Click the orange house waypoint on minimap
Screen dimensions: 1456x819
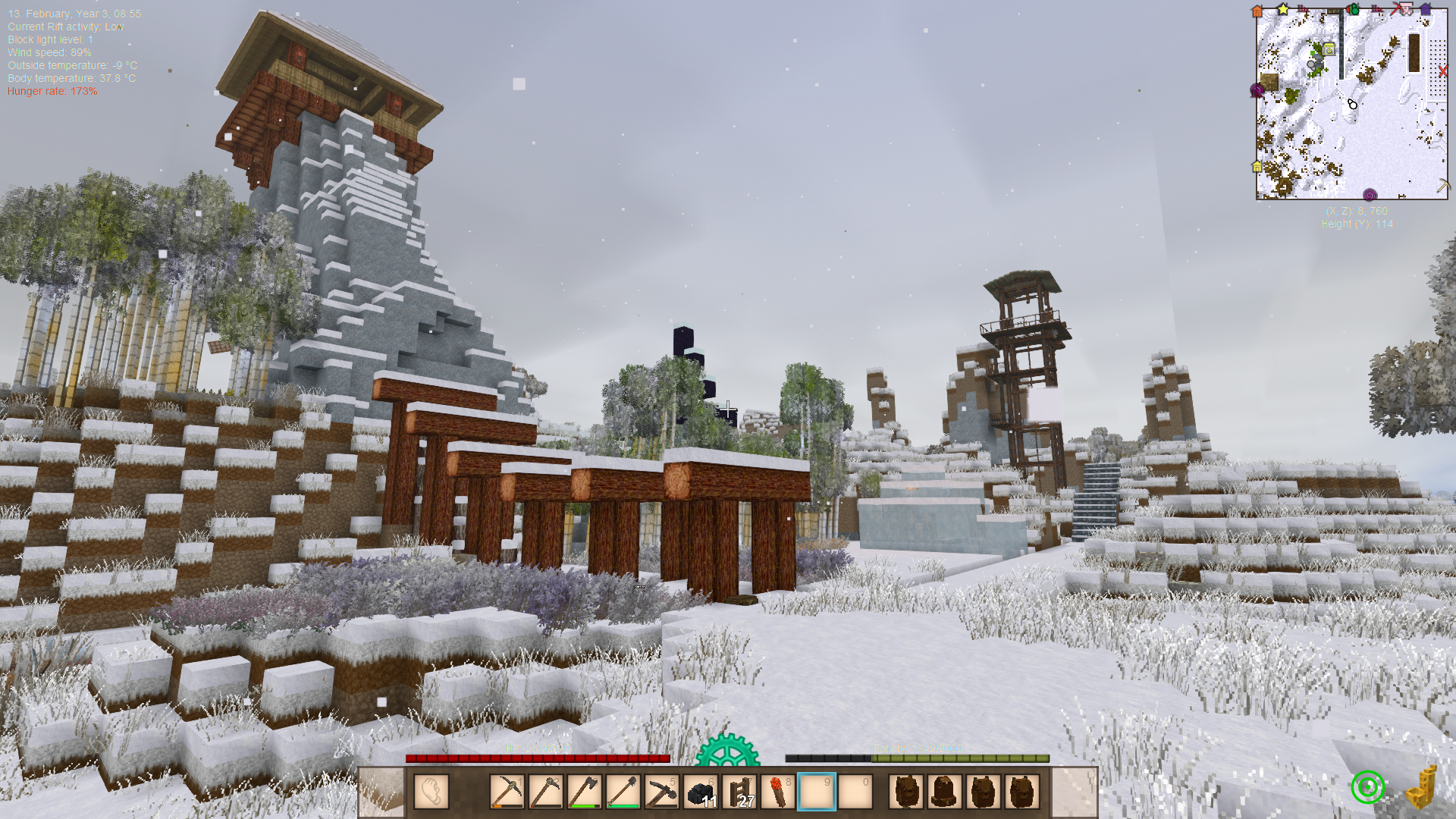(x=1257, y=11)
